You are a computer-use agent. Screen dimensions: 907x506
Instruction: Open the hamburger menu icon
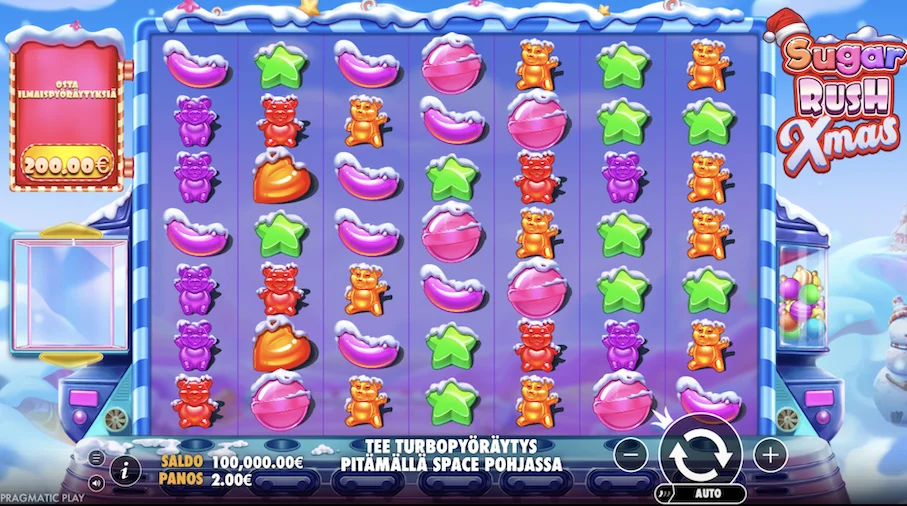96,458
